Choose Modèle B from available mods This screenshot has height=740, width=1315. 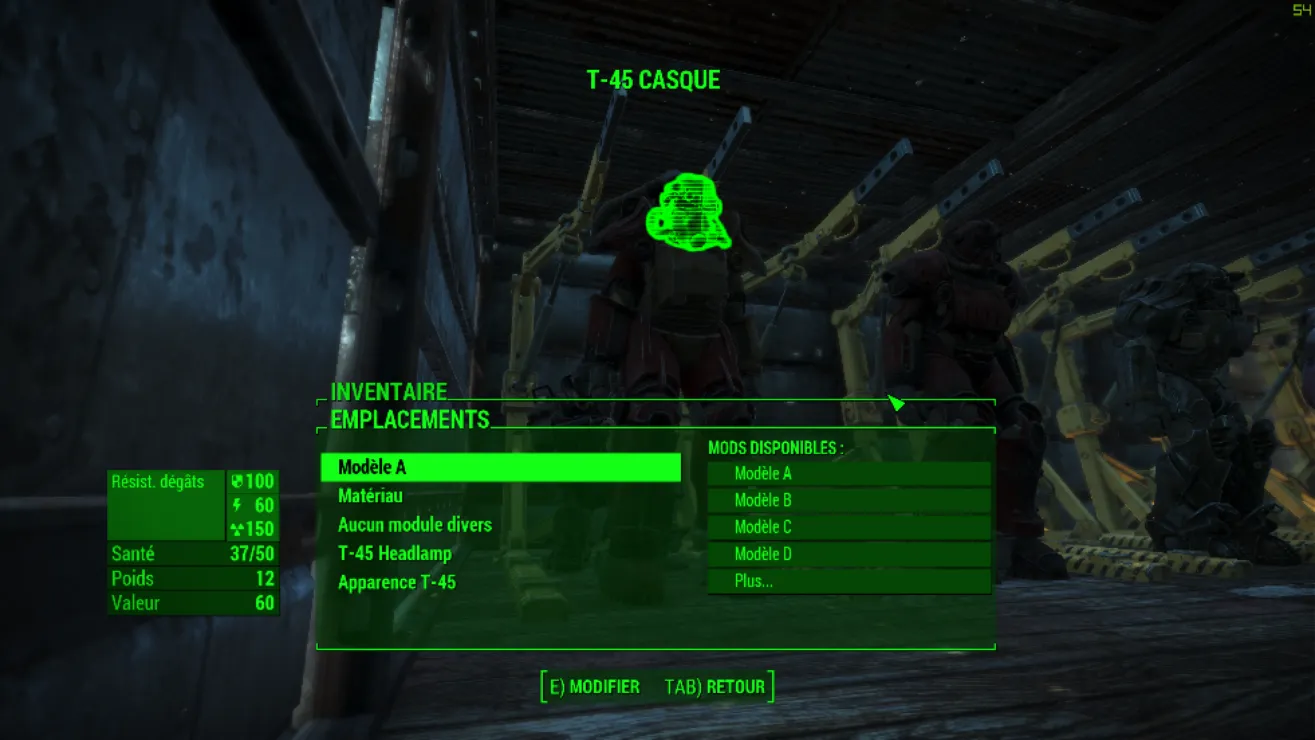tap(848, 500)
